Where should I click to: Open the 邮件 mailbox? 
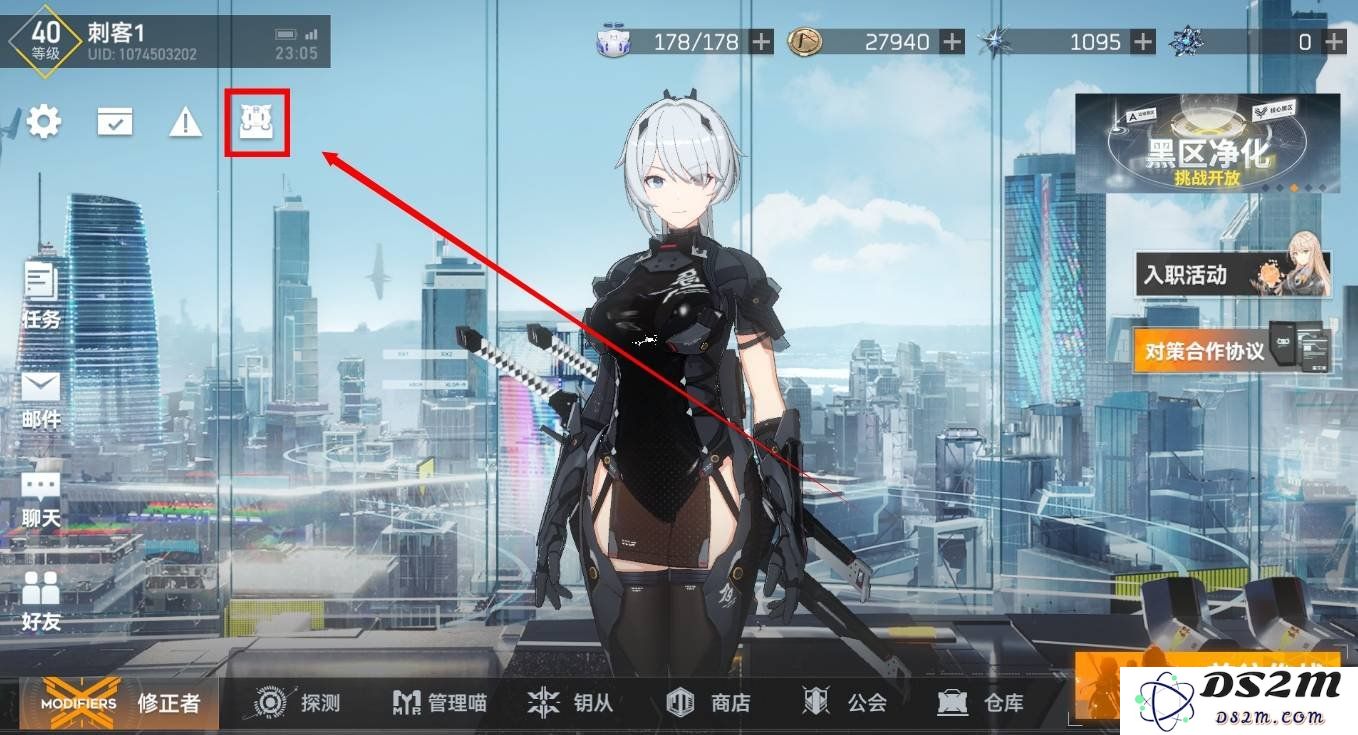point(41,400)
